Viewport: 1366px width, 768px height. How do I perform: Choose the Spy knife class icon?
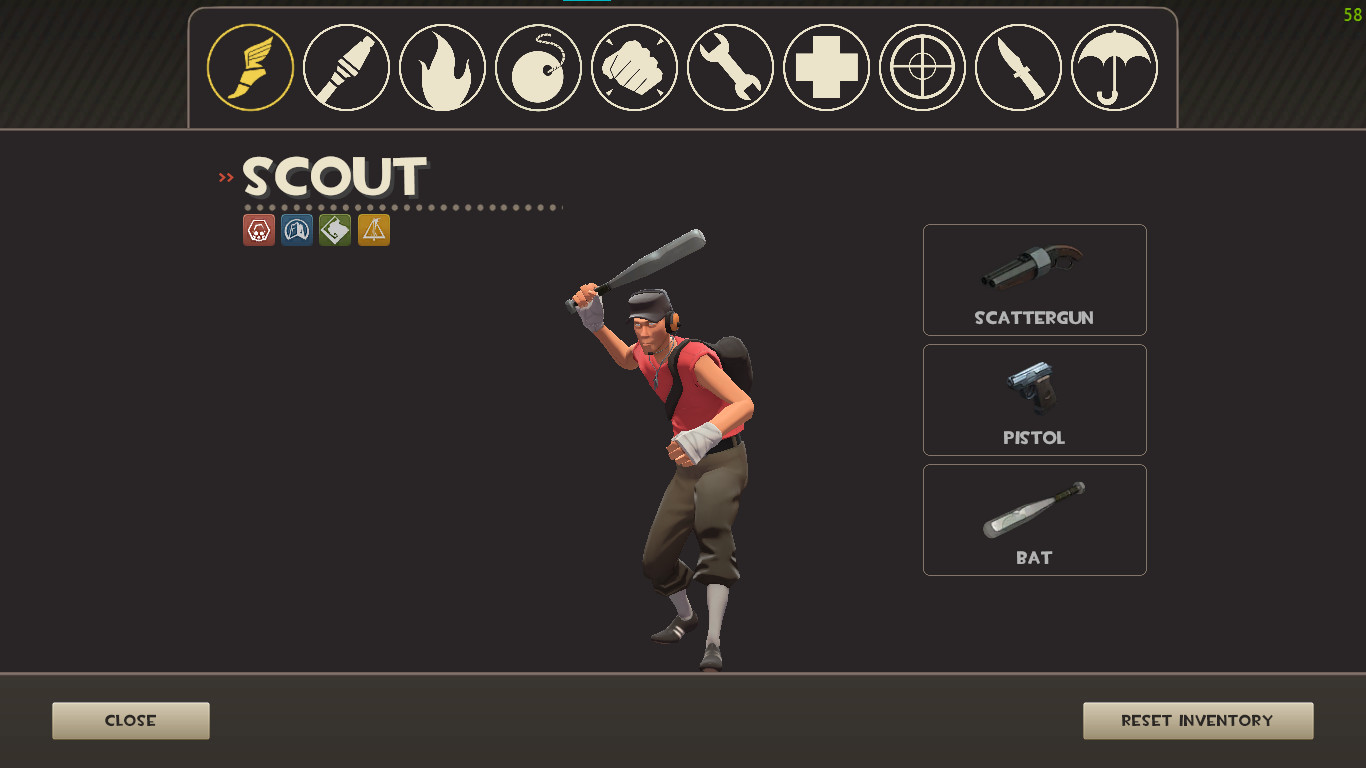(x=1017, y=66)
